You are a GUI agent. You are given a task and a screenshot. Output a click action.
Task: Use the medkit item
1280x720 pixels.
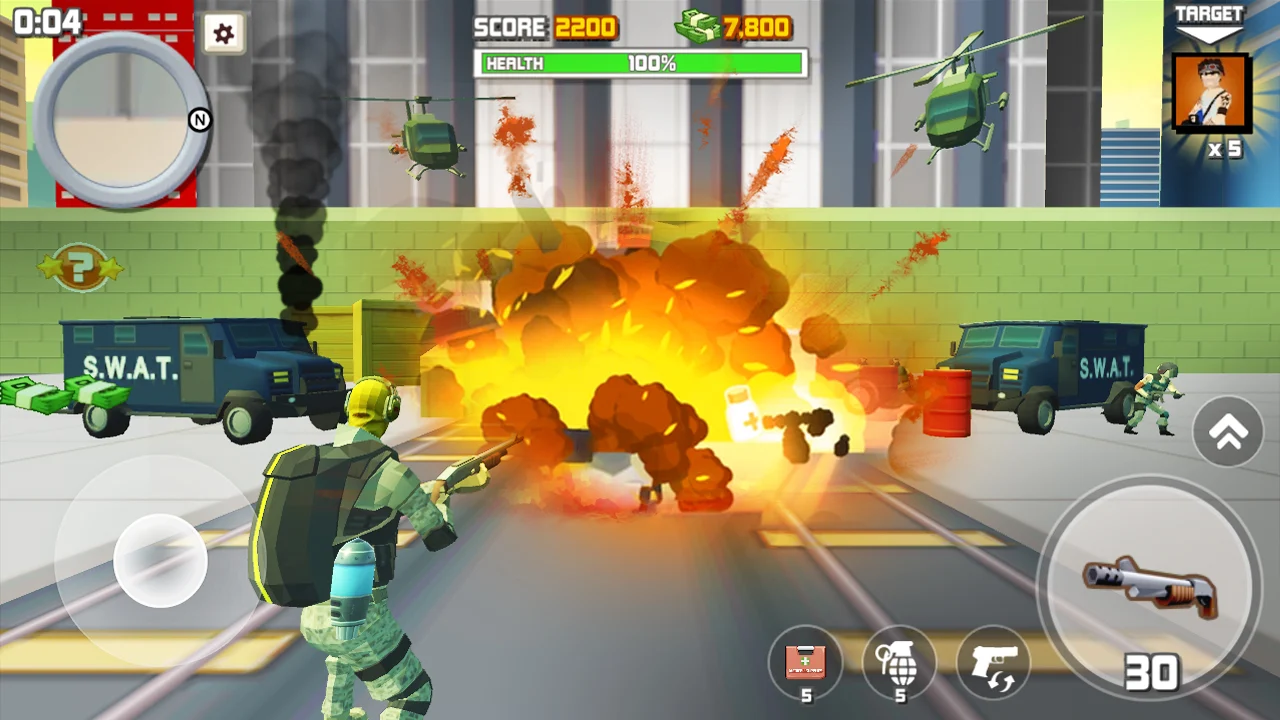pyautogui.click(x=805, y=661)
